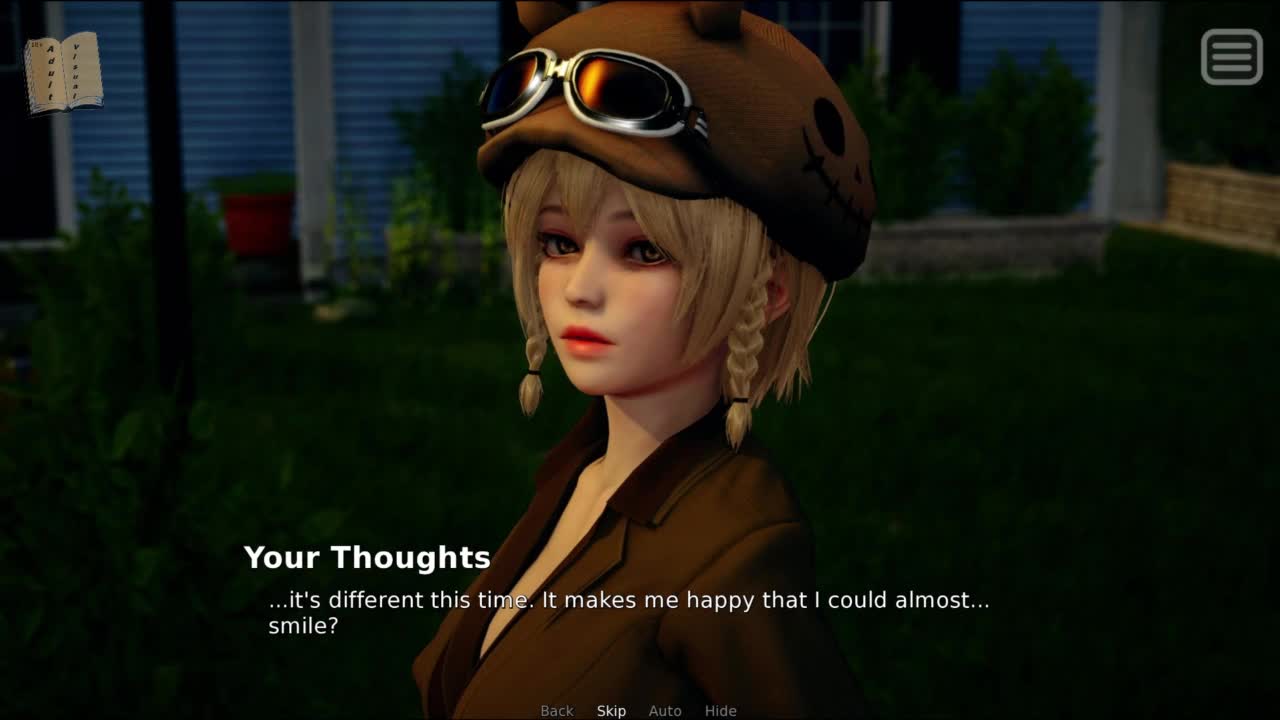The height and width of the screenshot is (720, 1280).
Task: Open the hamburger menu icon
Action: click(x=1231, y=57)
